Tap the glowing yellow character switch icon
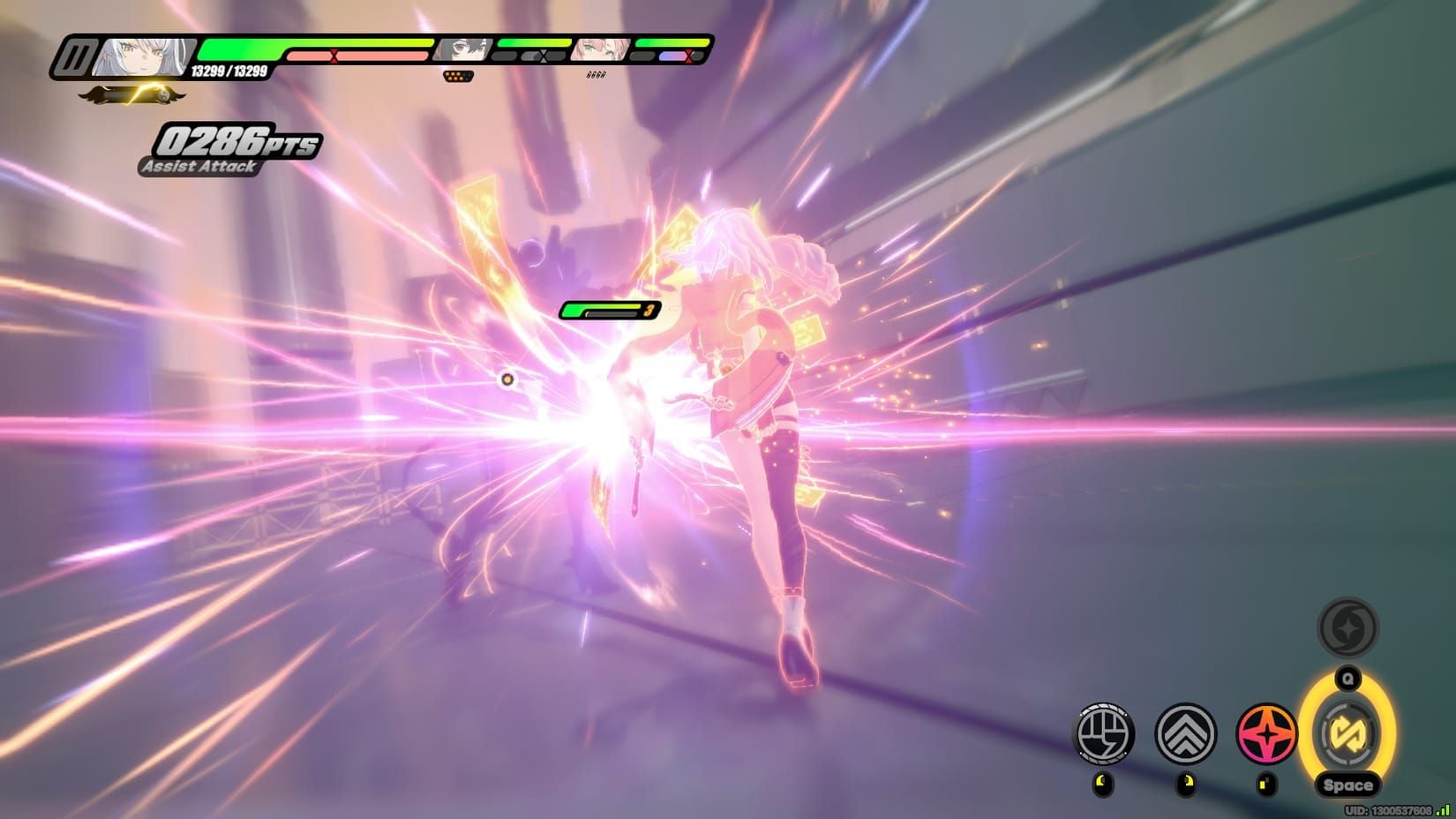This screenshot has width=1456, height=819. 1347,733
